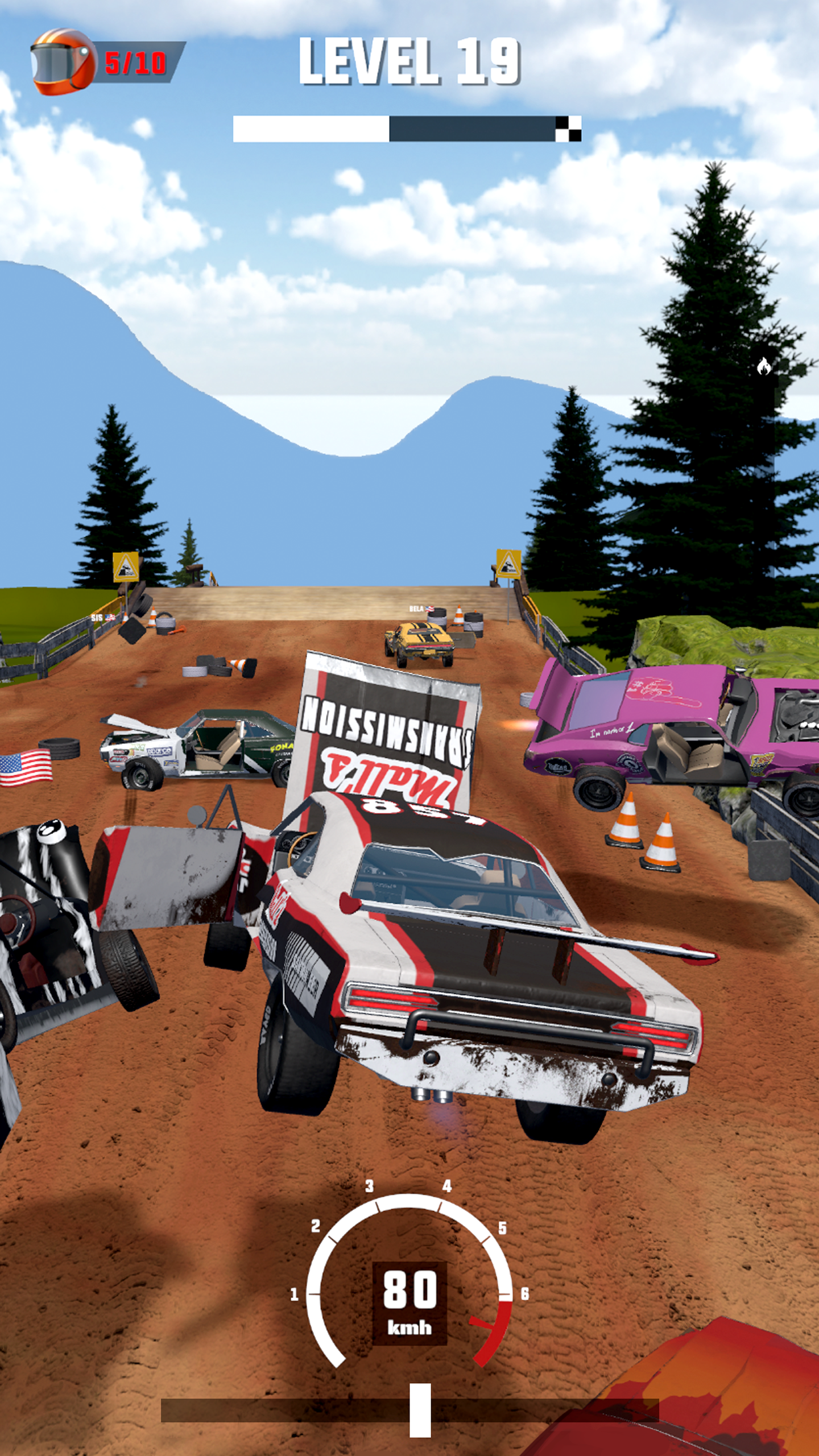The image size is (819, 1456).
Task: Click the flame streak icon on the right edge
Action: click(765, 367)
